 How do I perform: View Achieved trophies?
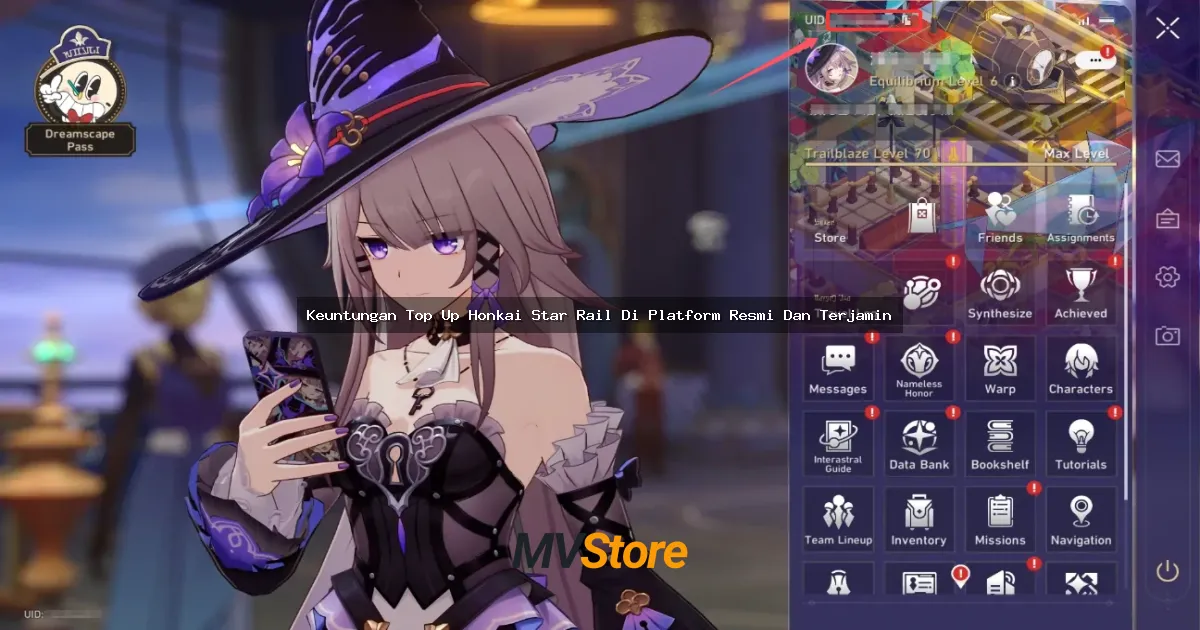1081,294
